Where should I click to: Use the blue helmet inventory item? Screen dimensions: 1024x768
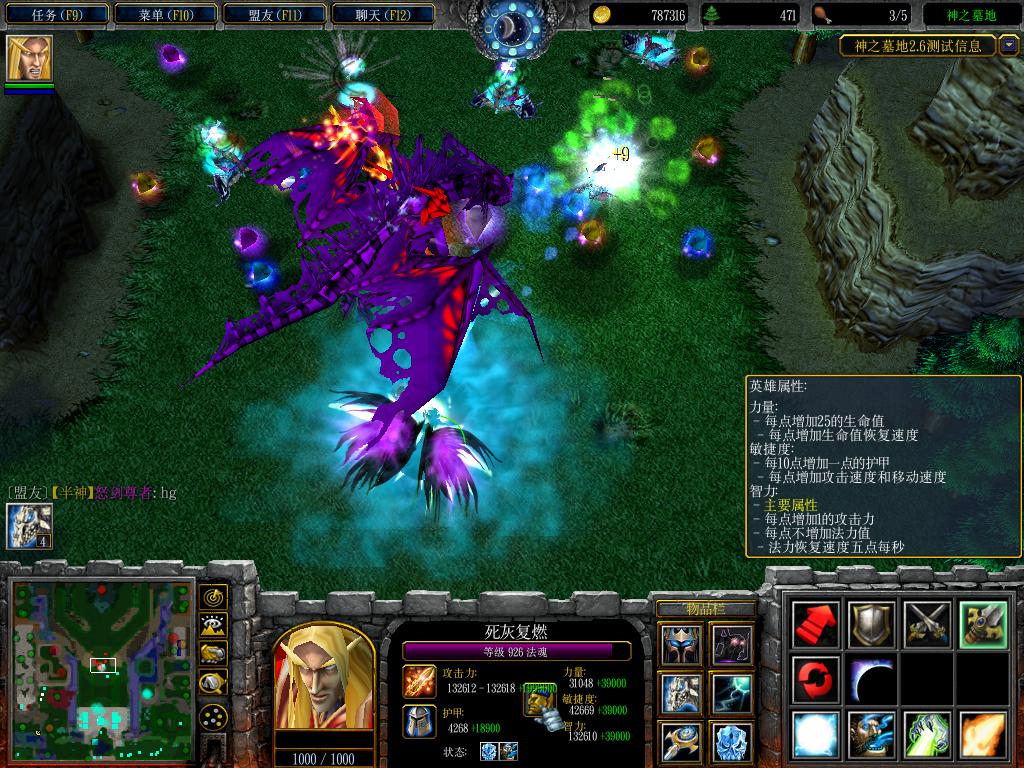(x=680, y=645)
